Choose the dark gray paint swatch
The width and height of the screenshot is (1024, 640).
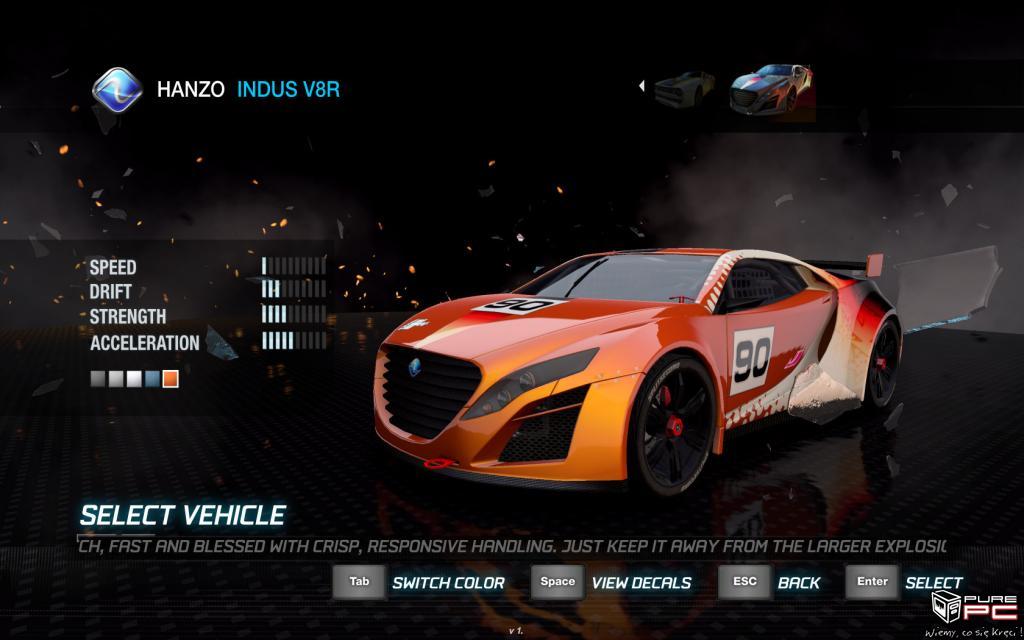98,379
